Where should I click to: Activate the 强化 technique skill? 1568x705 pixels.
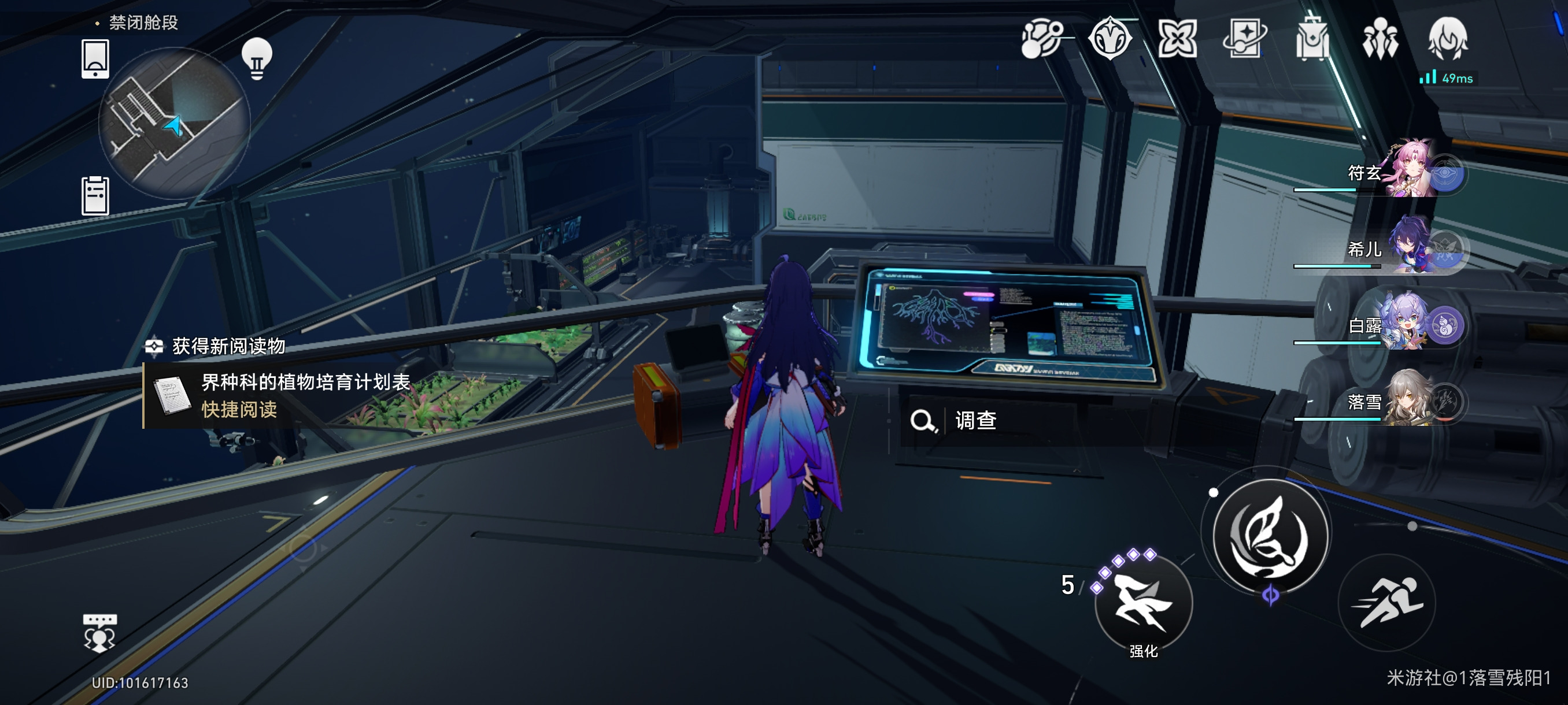click(1143, 603)
